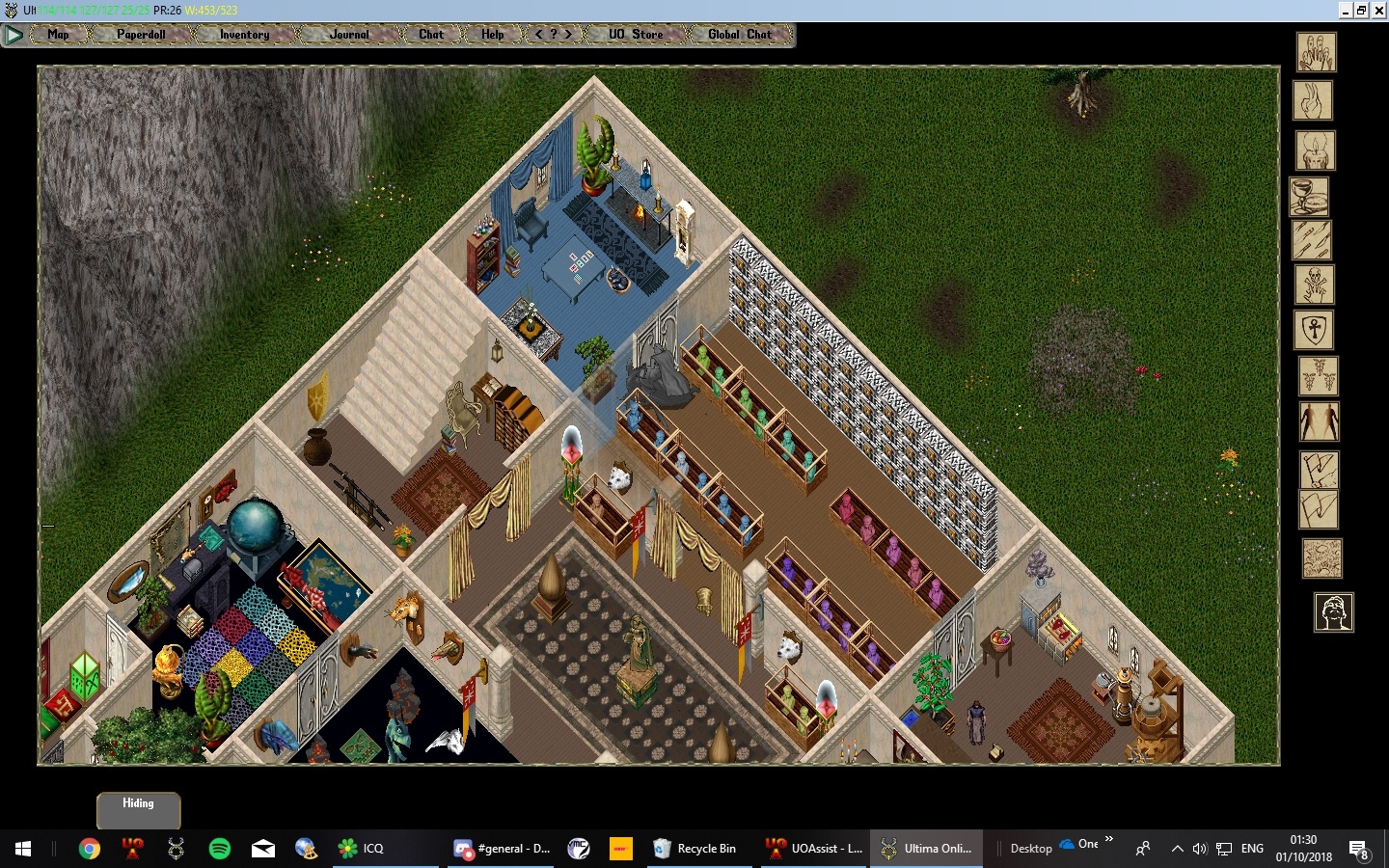Click the right arrow beside the ? button

coord(568,34)
